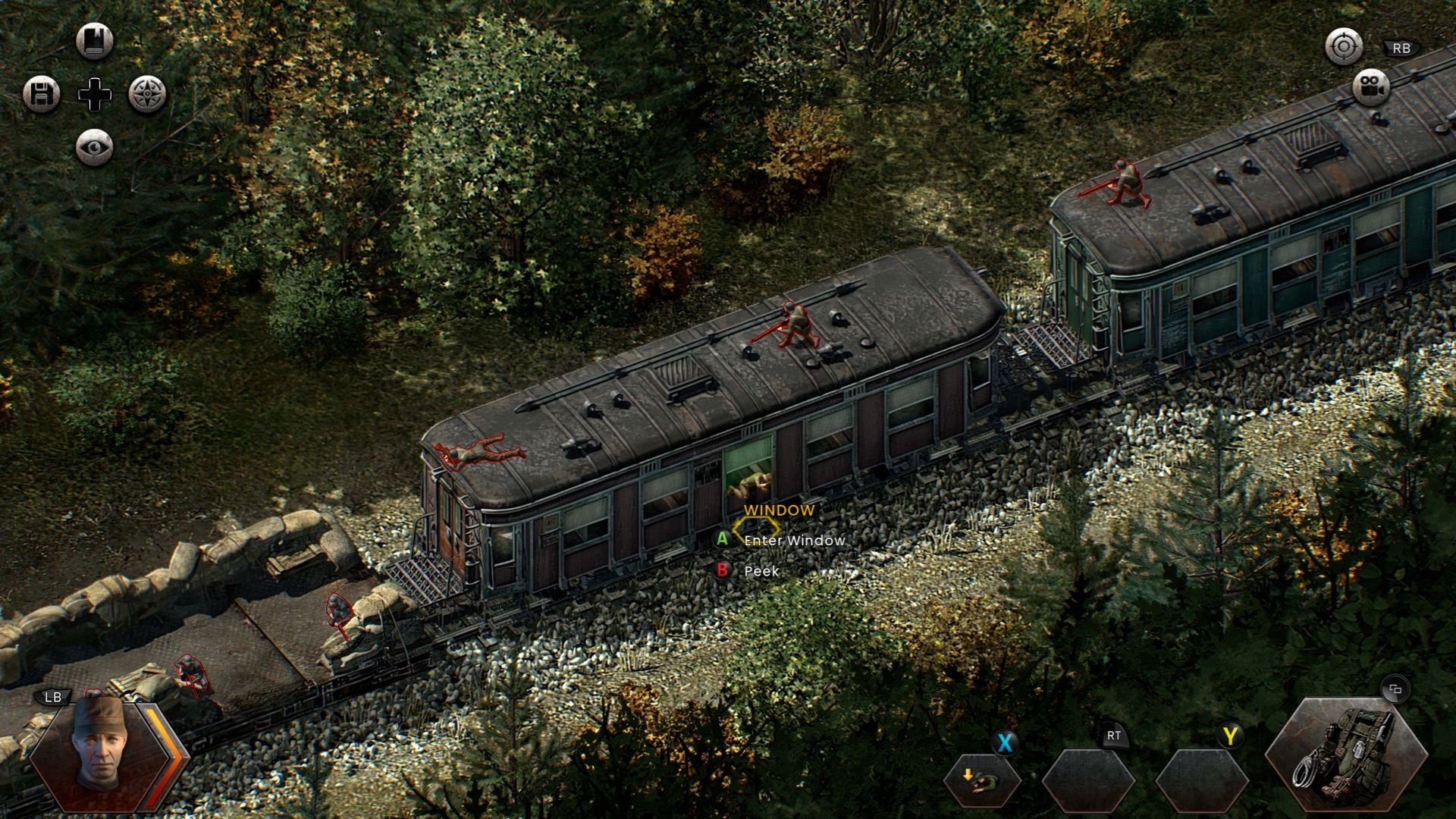Click the highlighted WINDOW label
This screenshot has width=1456, height=819.
click(x=780, y=511)
